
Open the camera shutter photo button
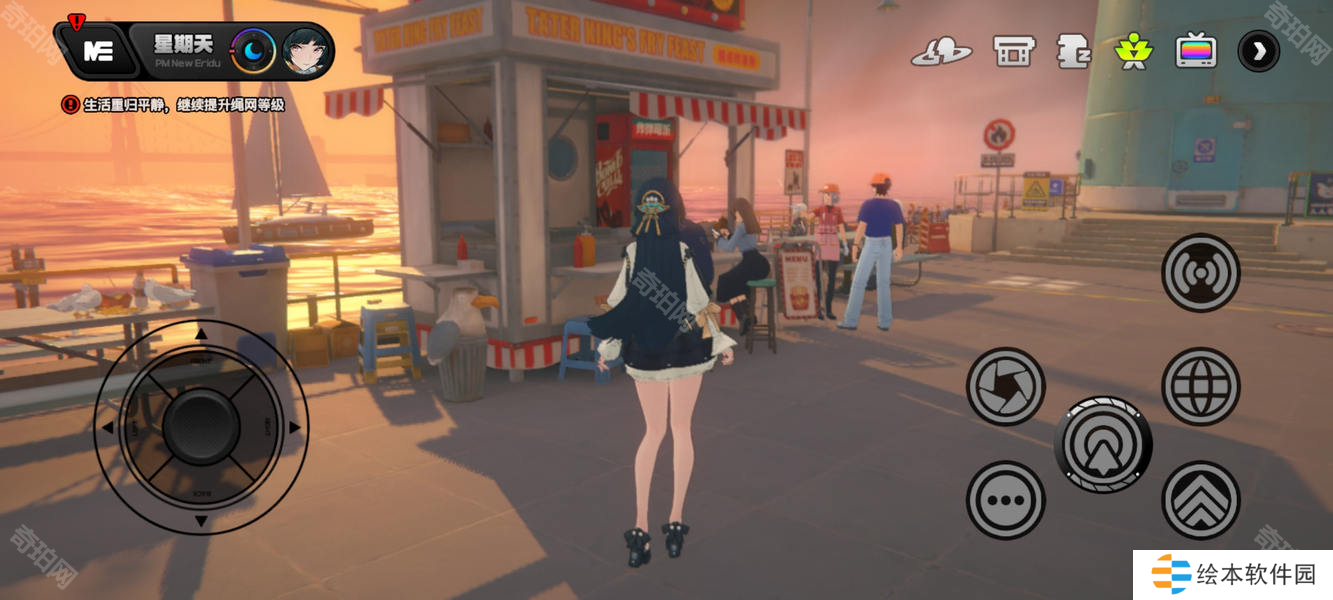pos(1005,386)
